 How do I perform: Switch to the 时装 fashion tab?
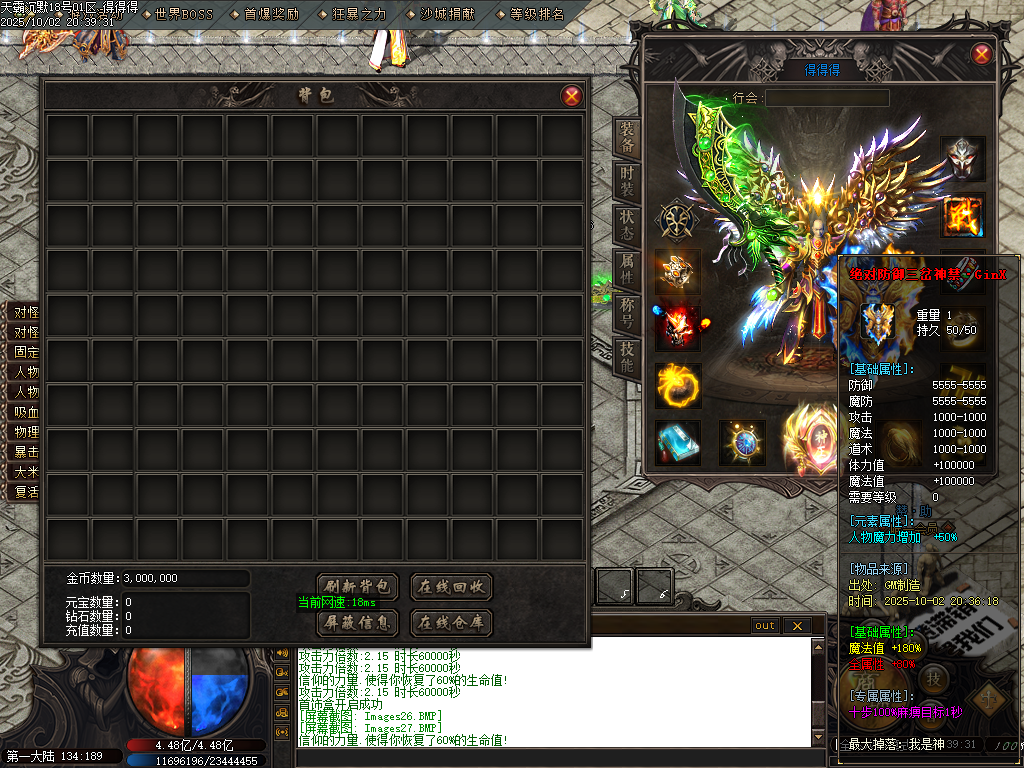point(627,182)
